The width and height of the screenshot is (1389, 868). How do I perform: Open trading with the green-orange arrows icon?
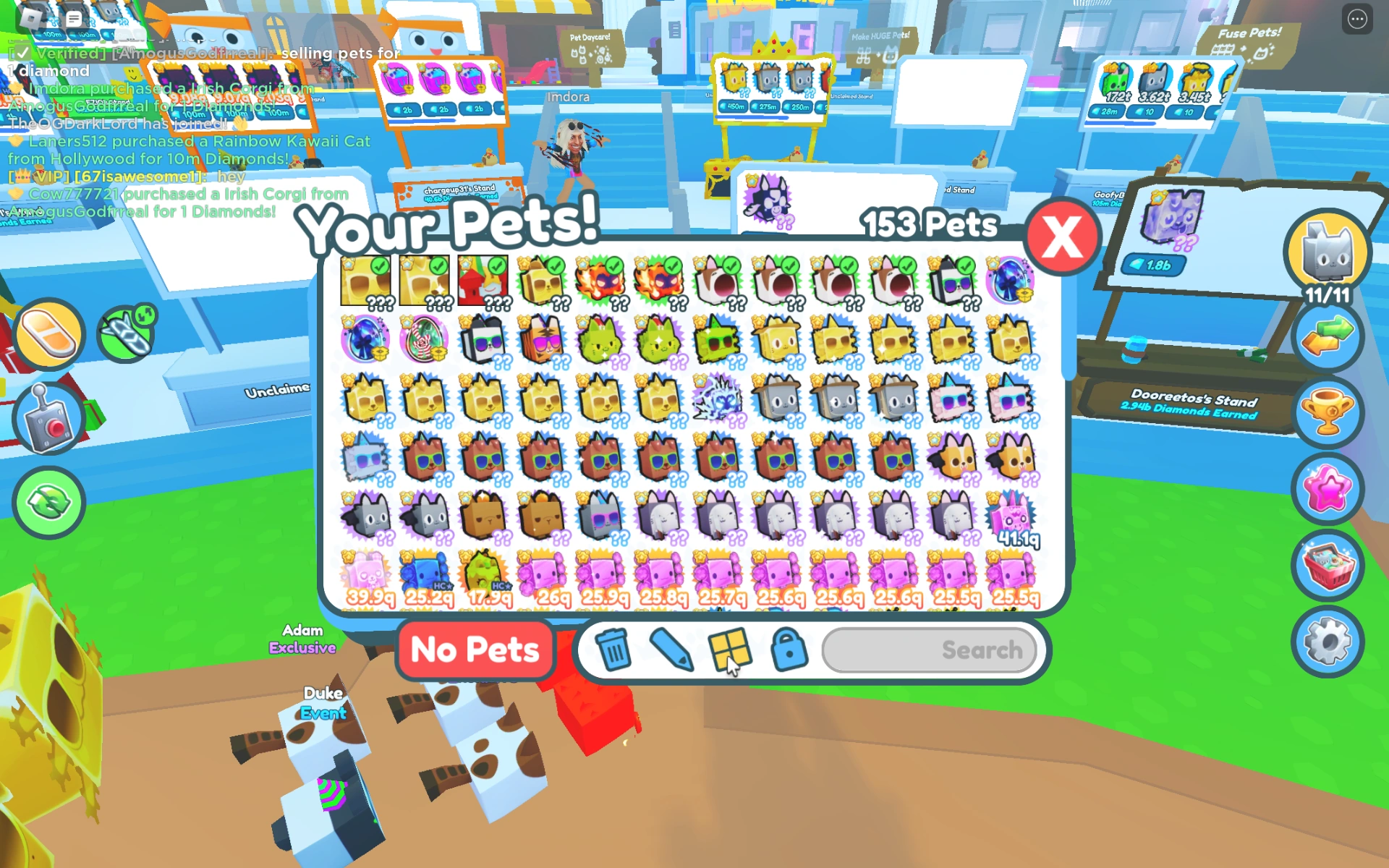(x=1328, y=336)
